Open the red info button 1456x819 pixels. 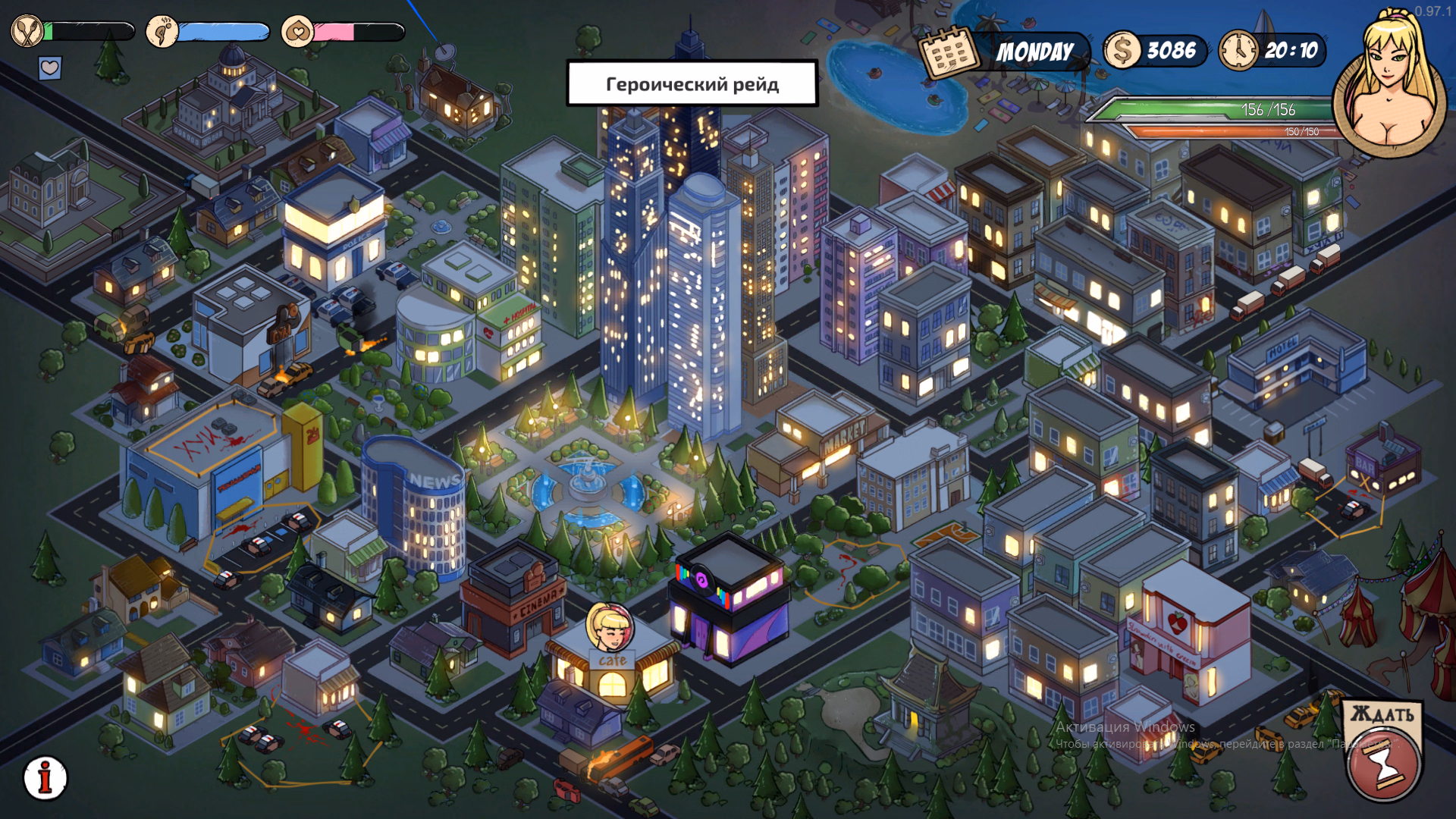[x=45, y=778]
